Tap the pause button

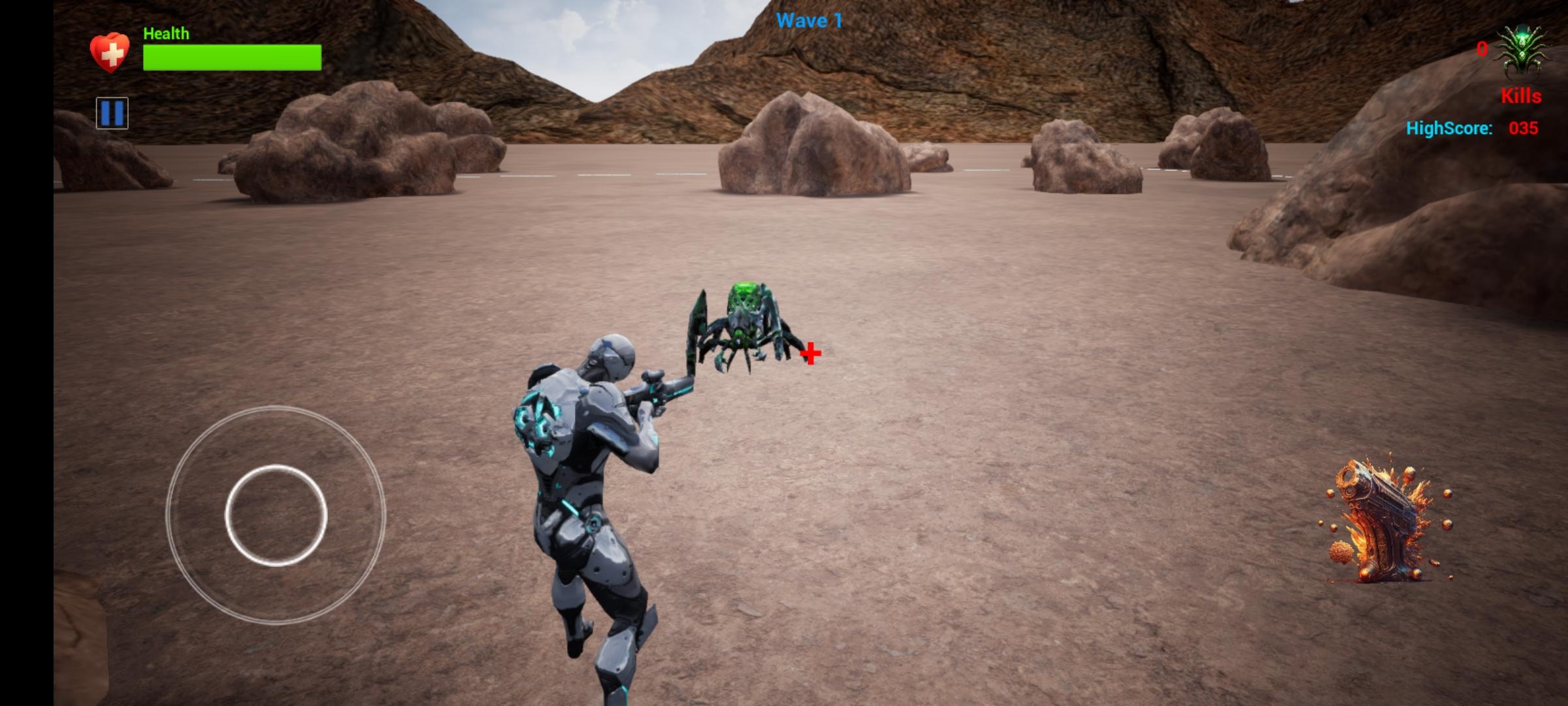tap(112, 113)
